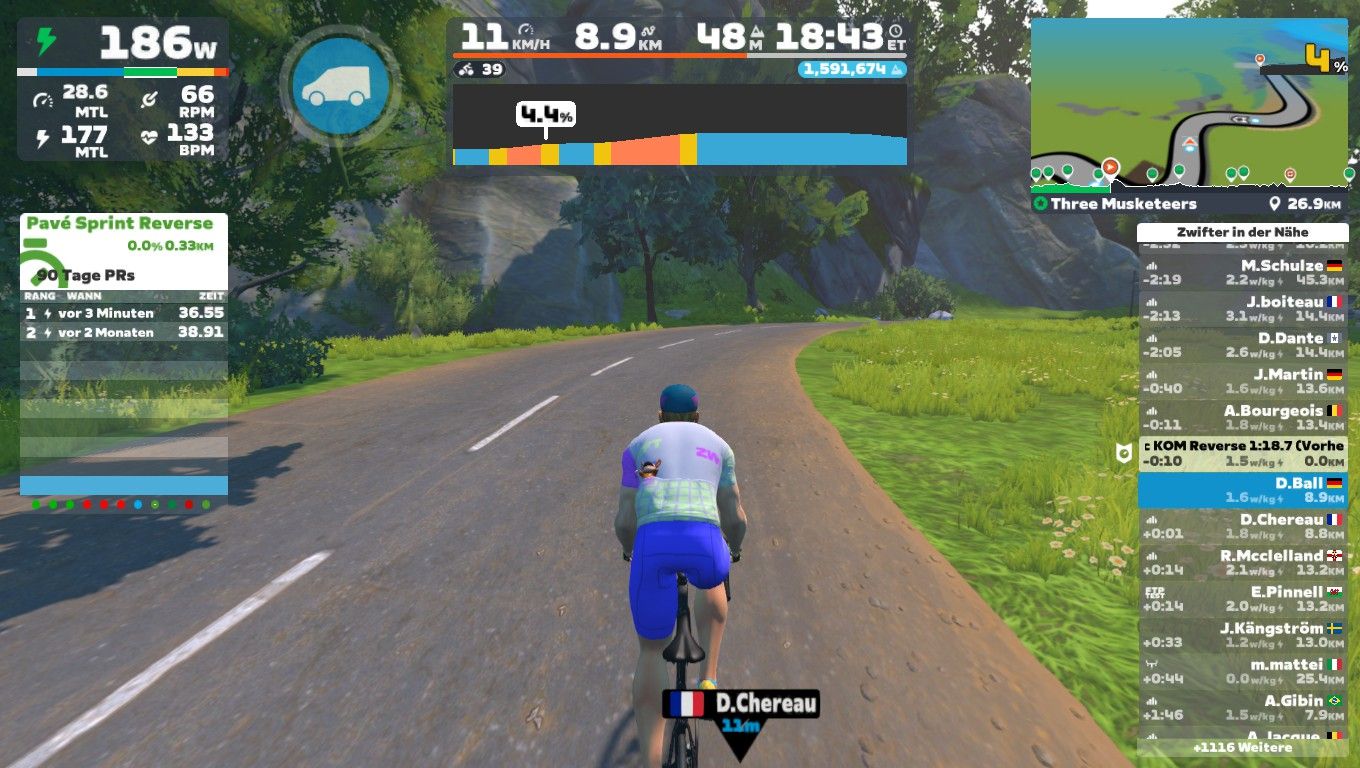This screenshot has height=768, width=1360.
Task: Select the 36.55 PR entry
Action: tap(123, 313)
